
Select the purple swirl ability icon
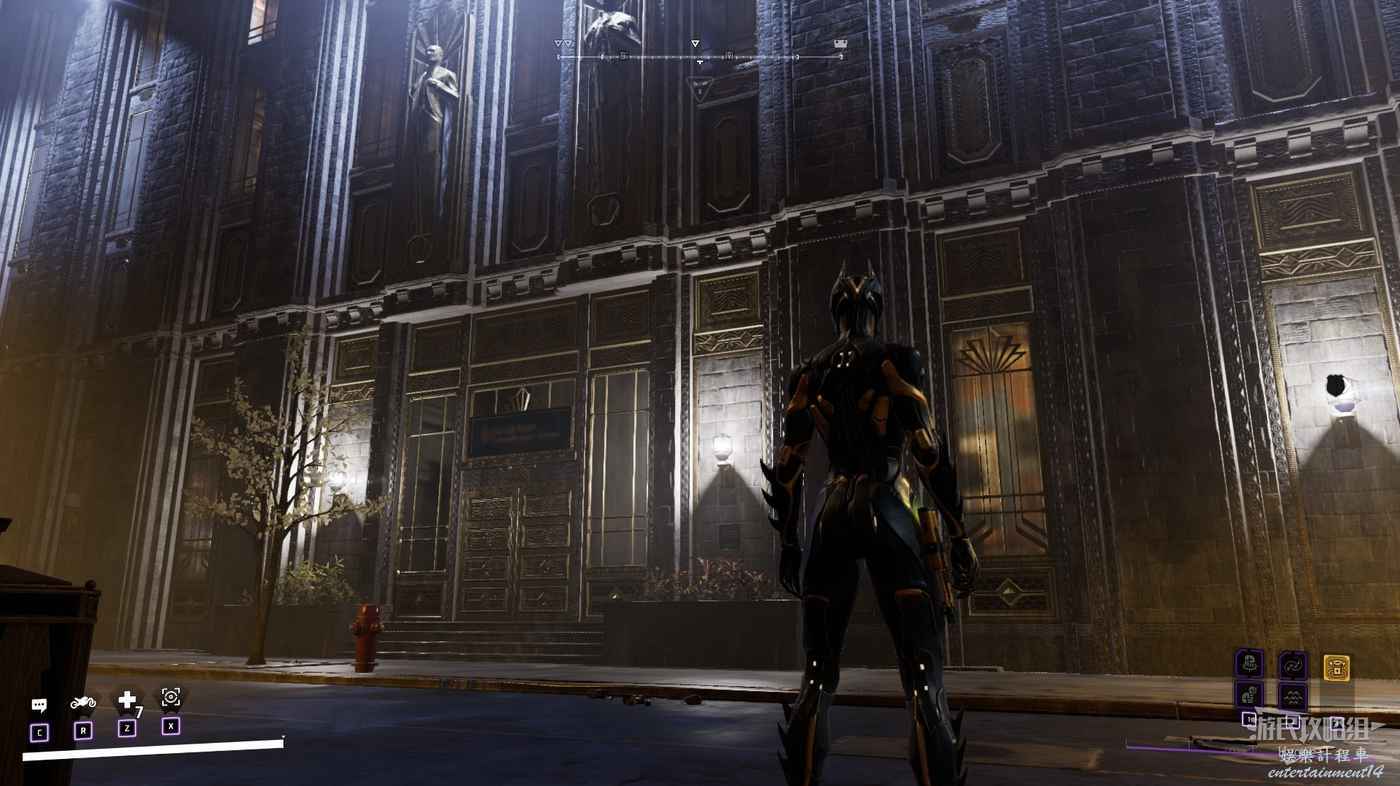point(1292,664)
